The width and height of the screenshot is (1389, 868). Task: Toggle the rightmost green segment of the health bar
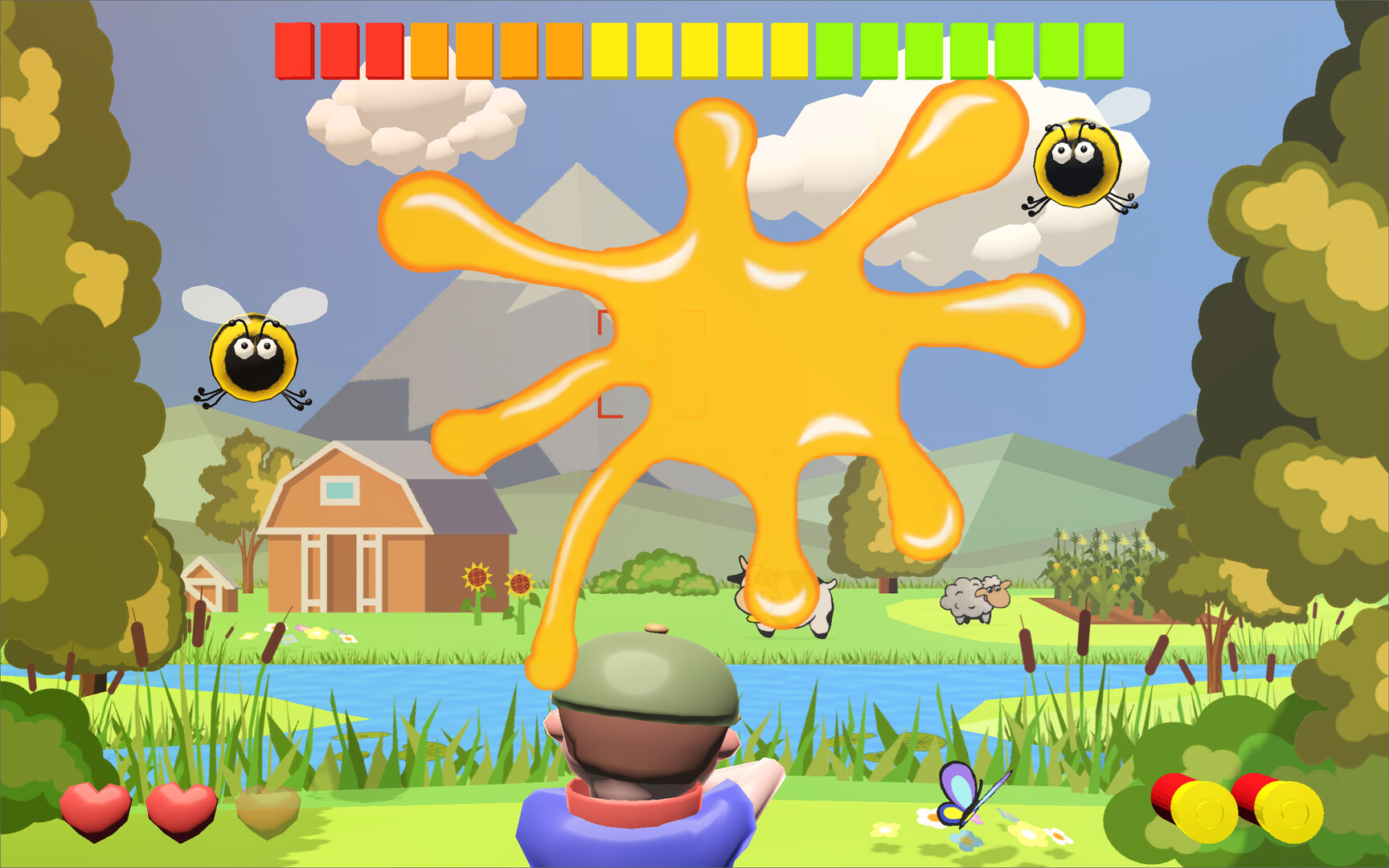1103,51
